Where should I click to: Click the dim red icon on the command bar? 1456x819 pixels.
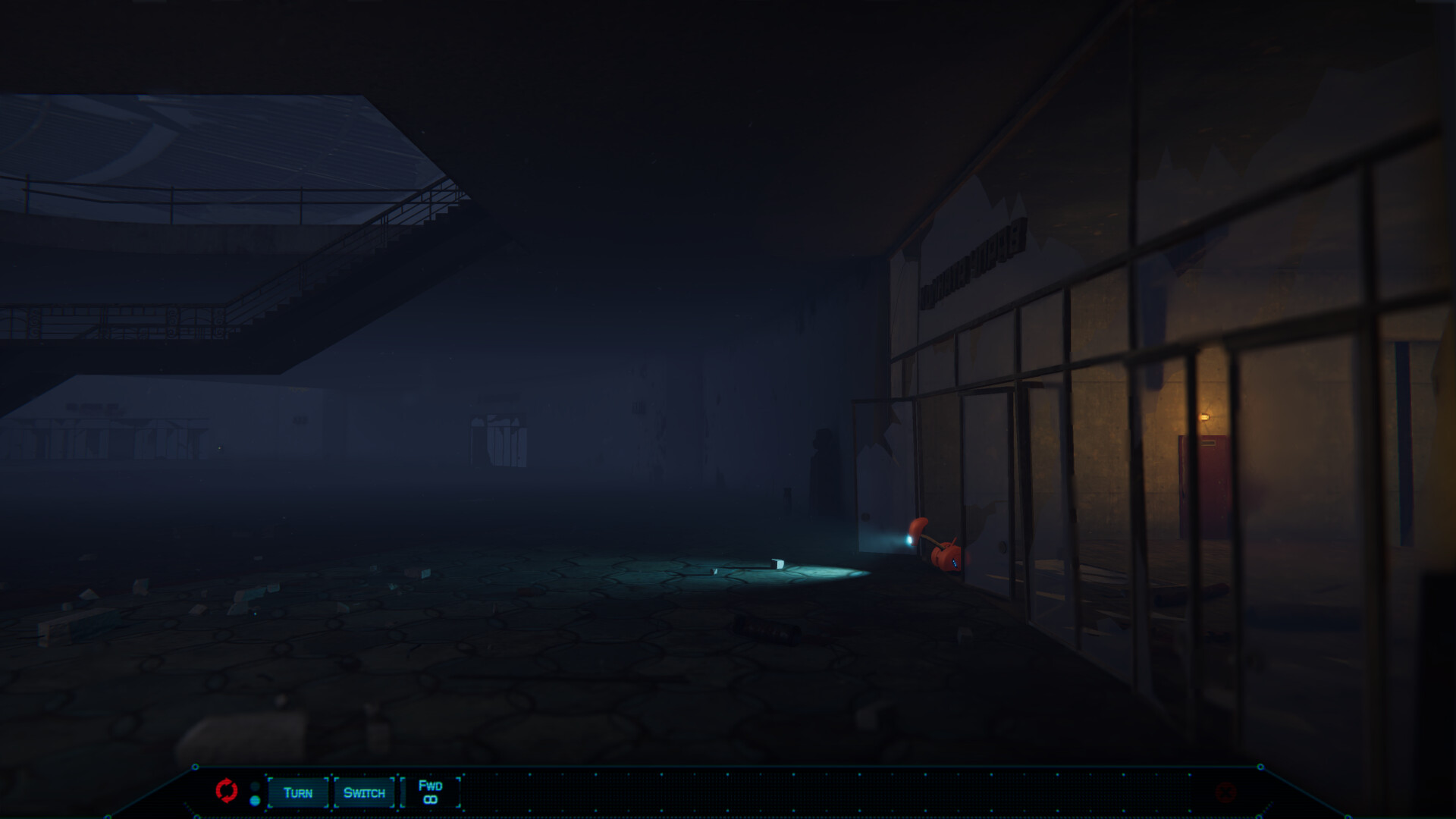pyautogui.click(x=1225, y=792)
